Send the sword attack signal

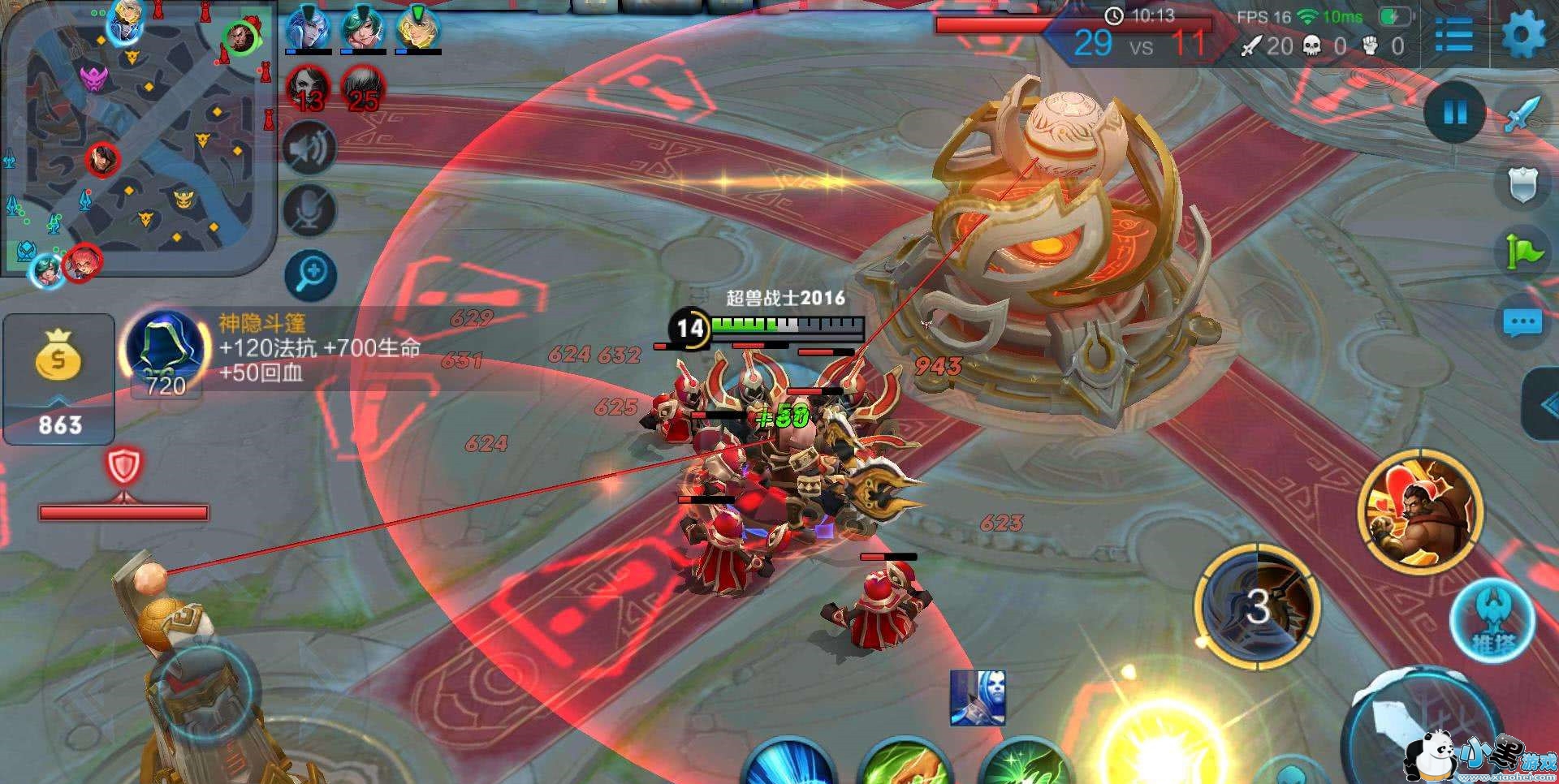(1522, 114)
